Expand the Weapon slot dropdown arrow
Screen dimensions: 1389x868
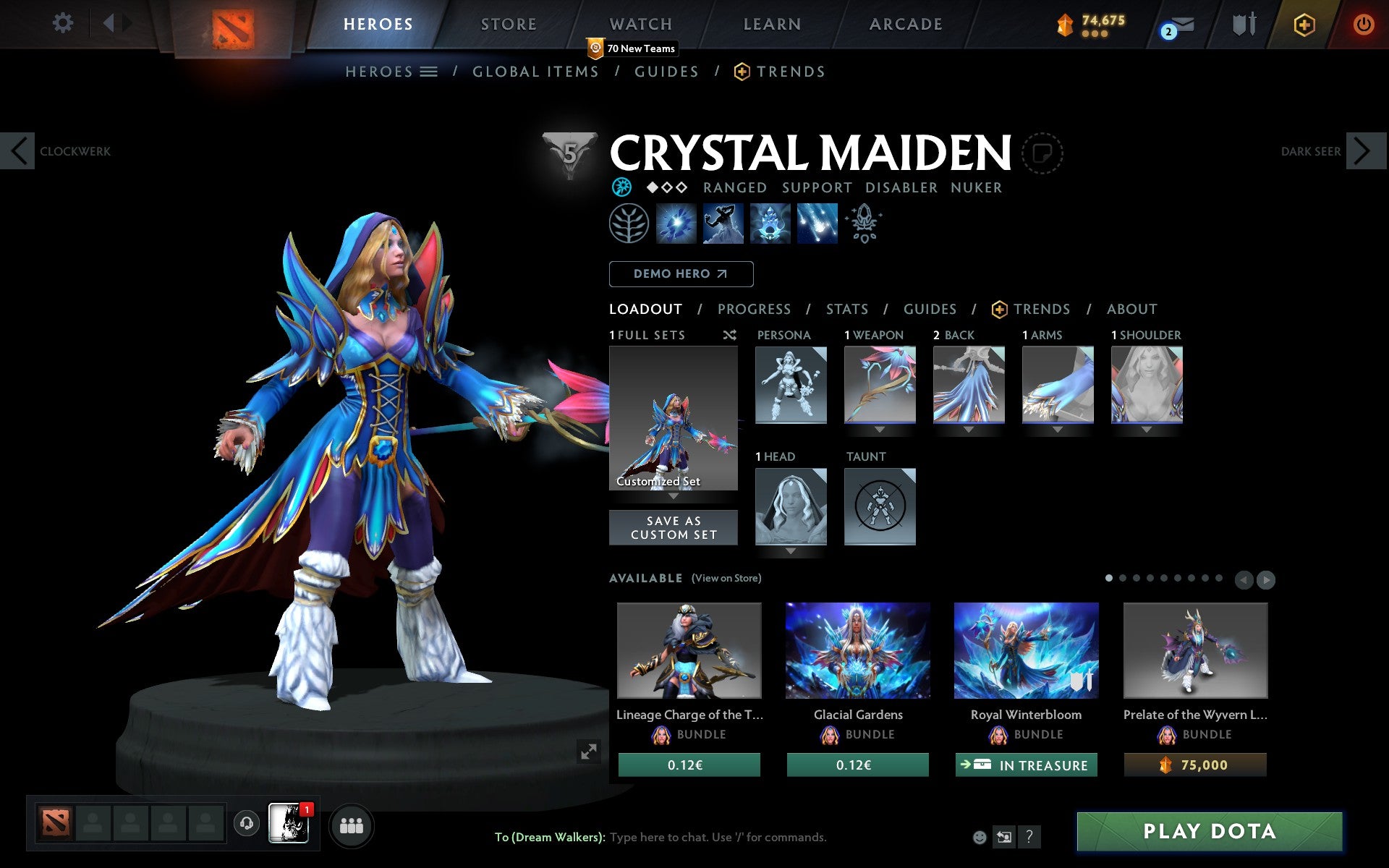879,428
